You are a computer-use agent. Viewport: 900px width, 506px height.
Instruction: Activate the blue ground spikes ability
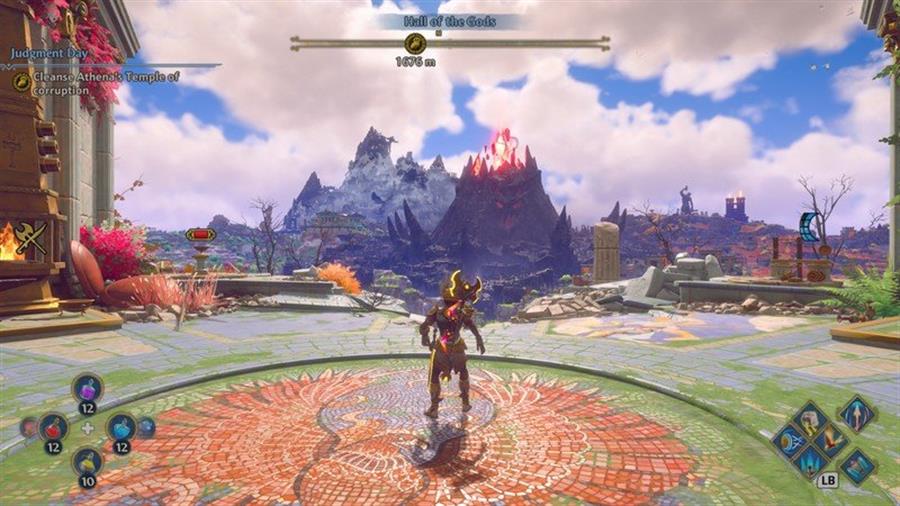click(x=808, y=461)
